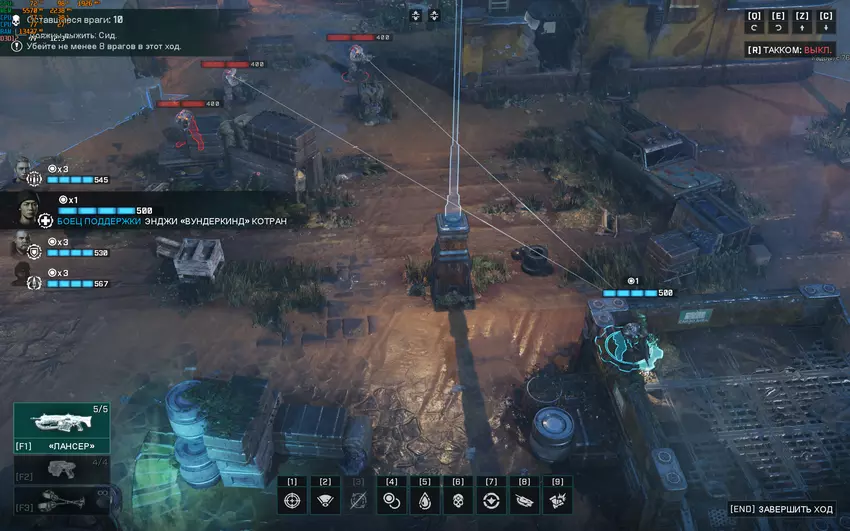The width and height of the screenshot is (850, 531).
Task: Toggle the ТАКСОМ tactical overlay
Action: click(x=790, y=49)
